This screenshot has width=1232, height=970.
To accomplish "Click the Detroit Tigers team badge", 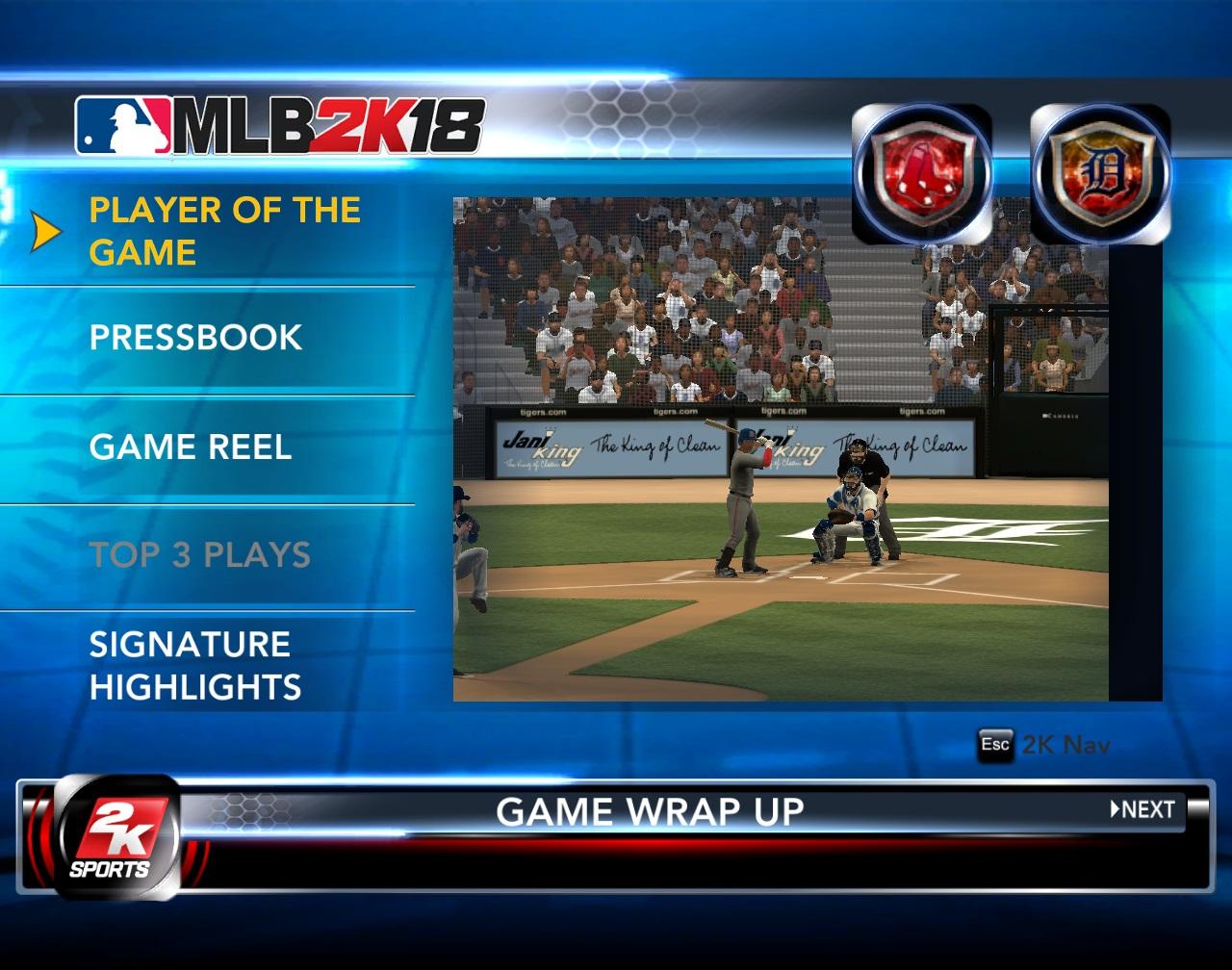I will pyautogui.click(x=1100, y=174).
